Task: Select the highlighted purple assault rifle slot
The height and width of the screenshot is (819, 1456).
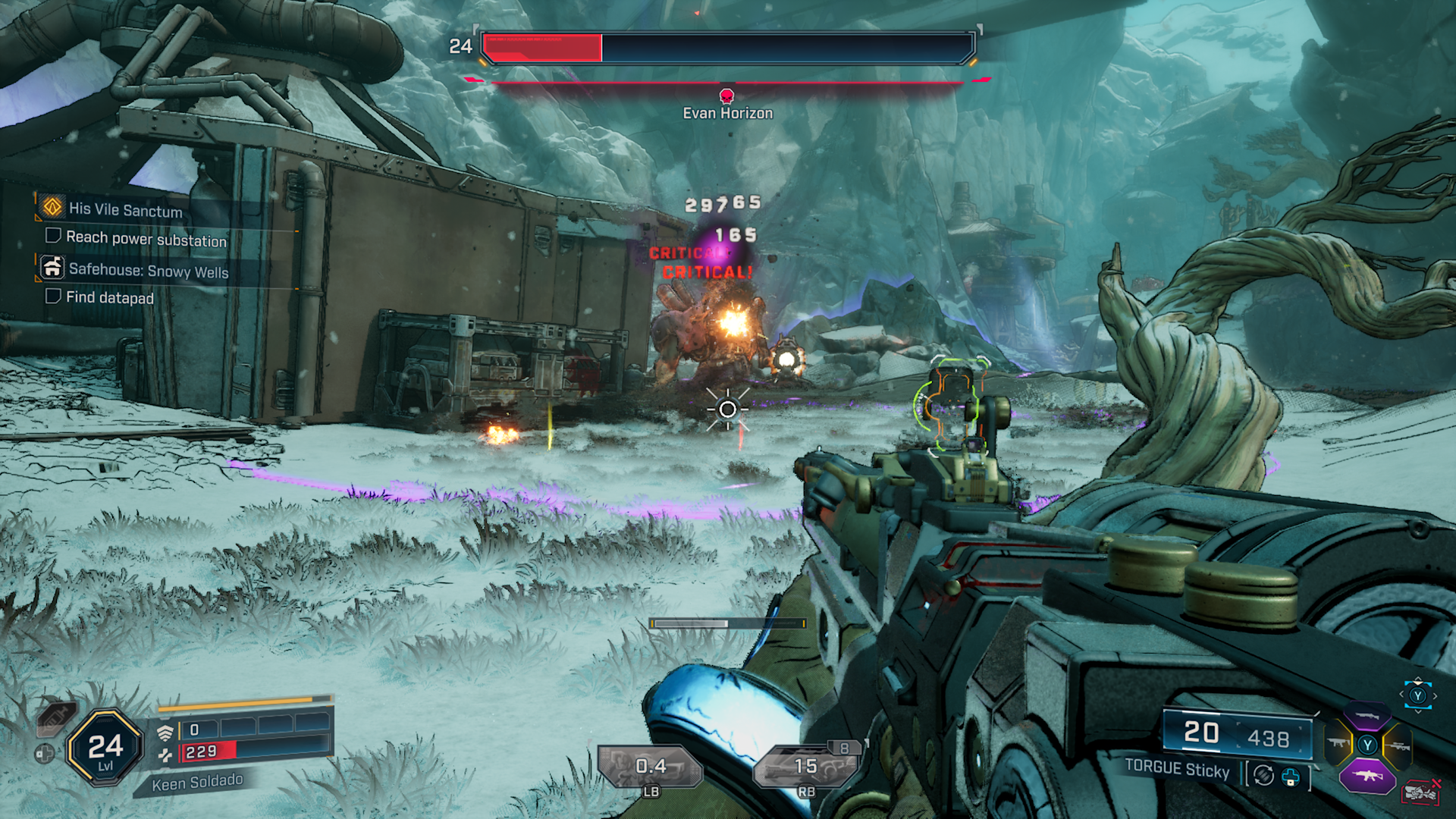Action: (1367, 776)
